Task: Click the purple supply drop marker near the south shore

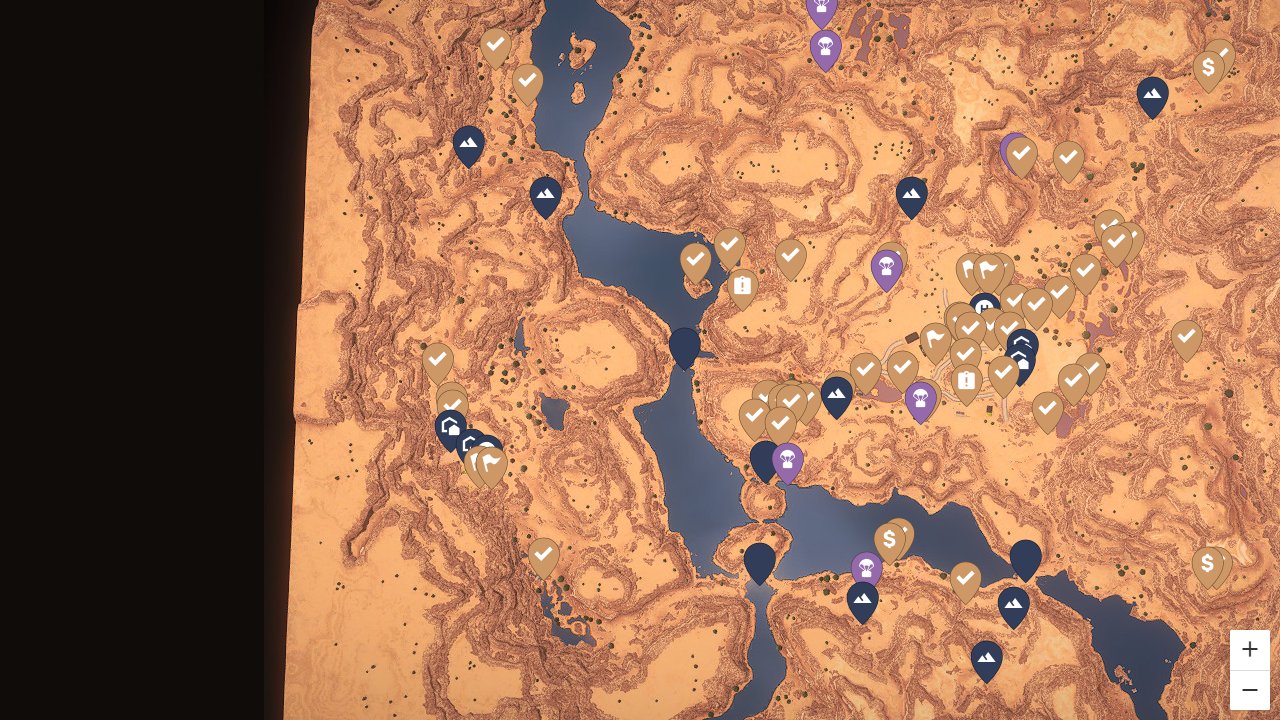Action: pyautogui.click(x=865, y=567)
